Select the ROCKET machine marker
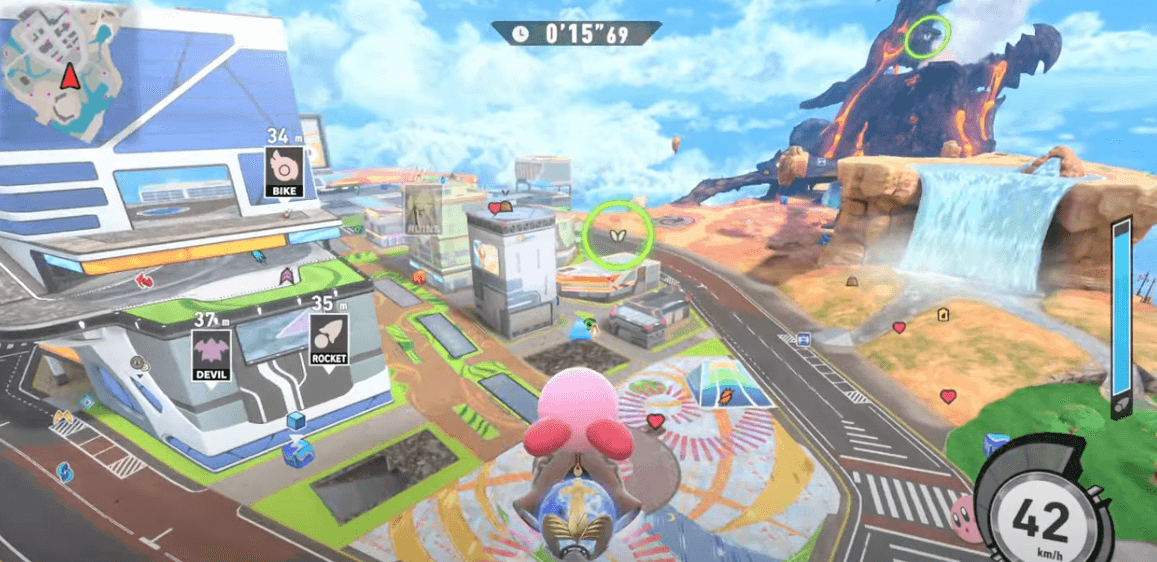 (328, 340)
